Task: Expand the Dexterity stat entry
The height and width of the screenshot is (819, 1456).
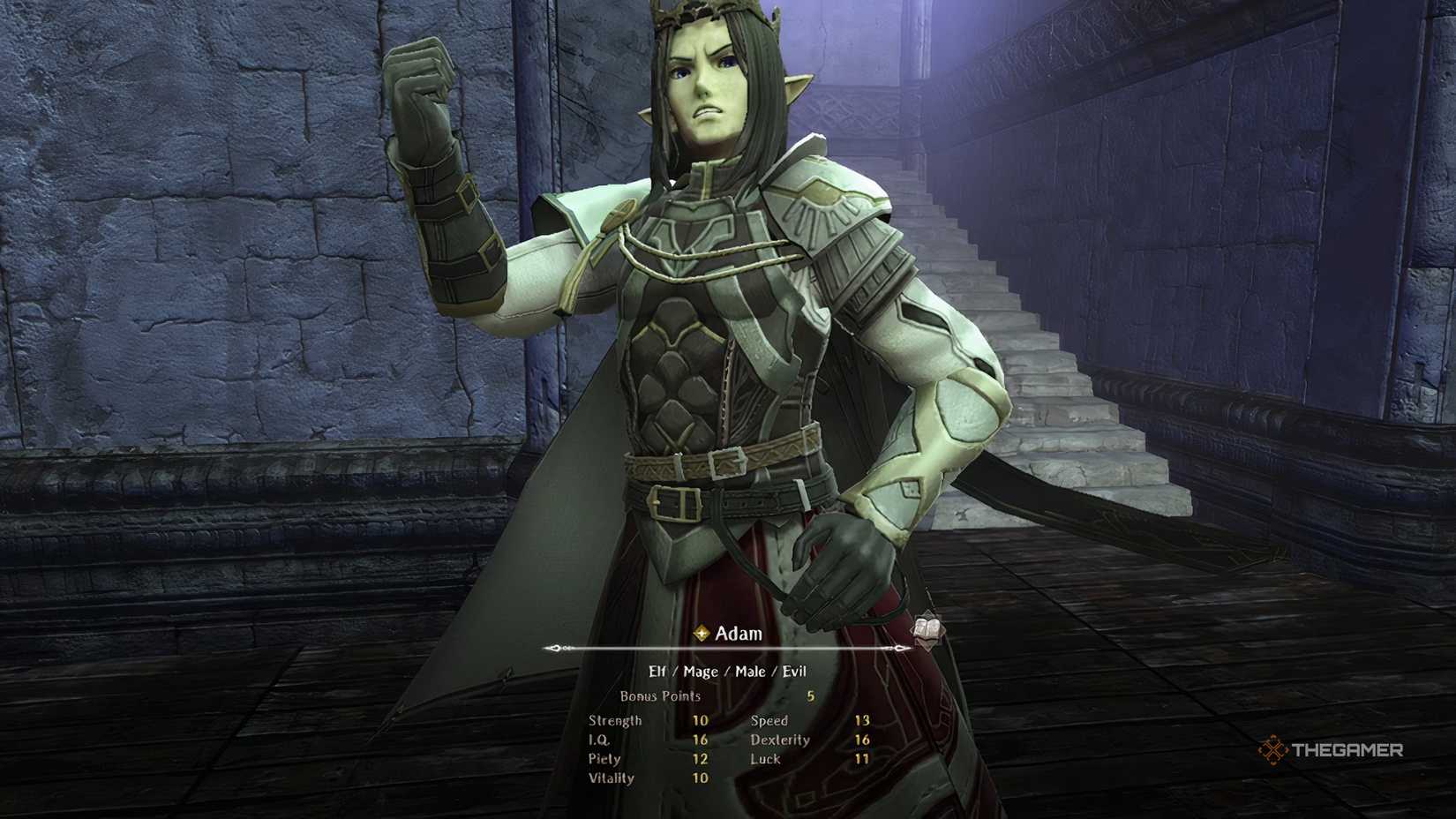Action: [780, 740]
